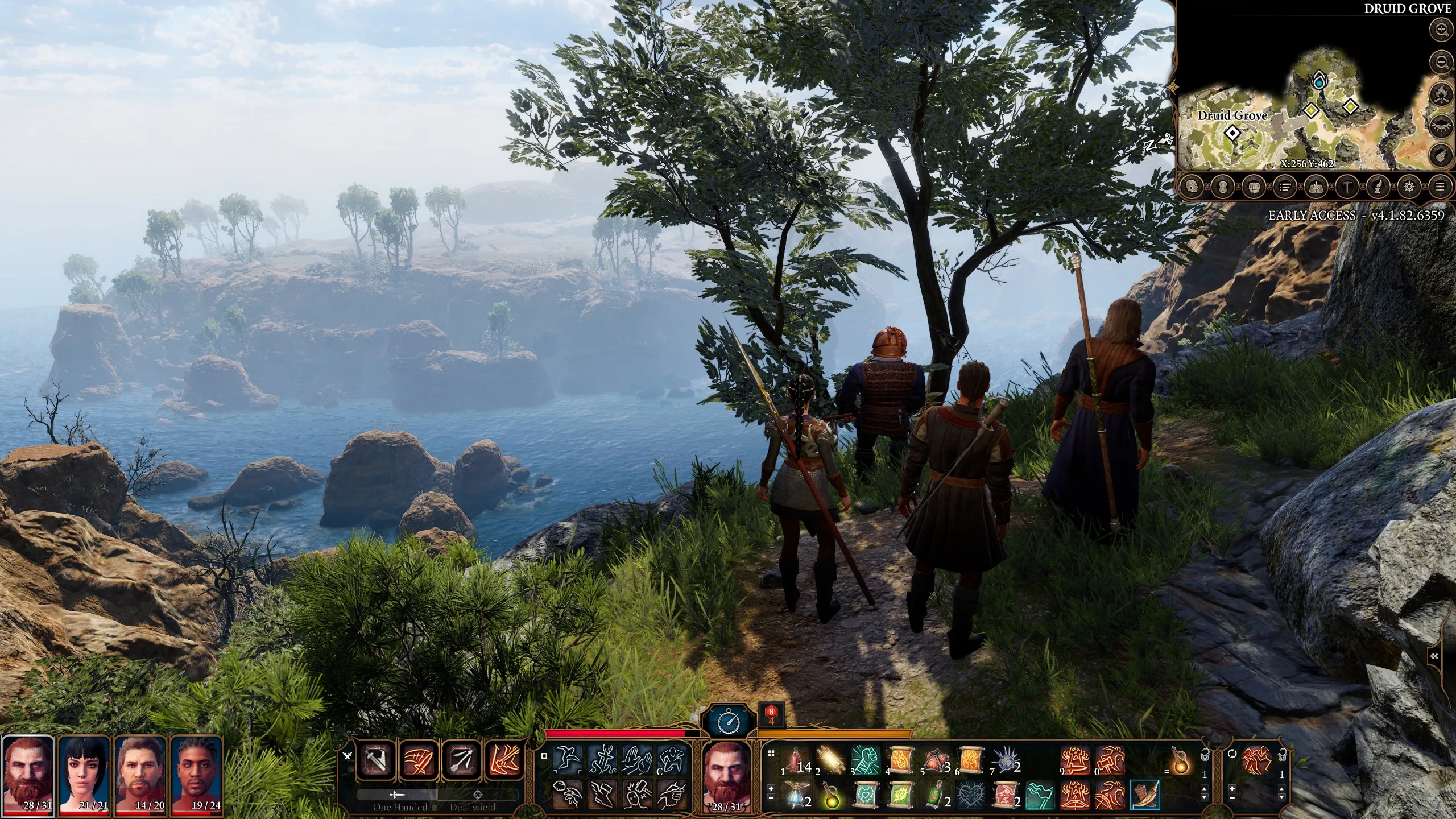Image resolution: width=1456 pixels, height=819 pixels.
Task: Open the hamburger game menu button
Action: (x=1440, y=186)
